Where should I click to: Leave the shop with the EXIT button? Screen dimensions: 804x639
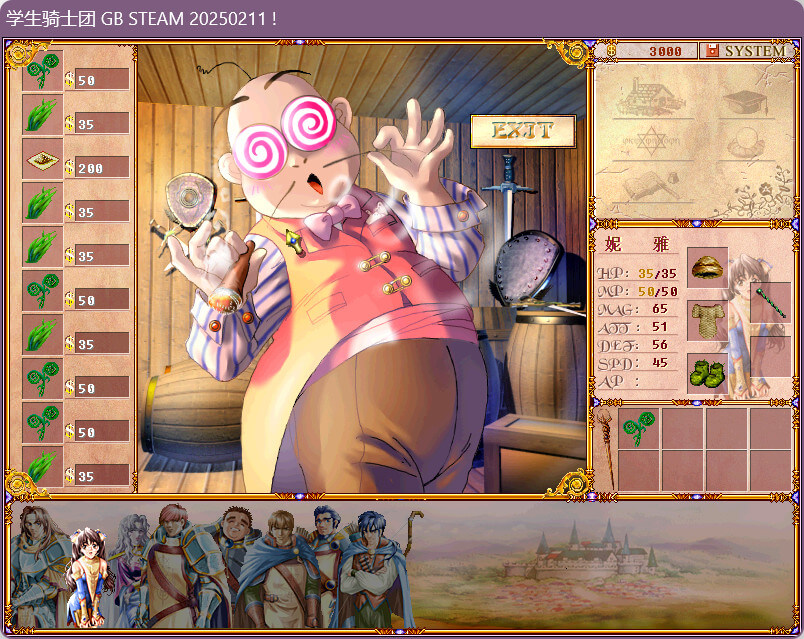coord(523,130)
